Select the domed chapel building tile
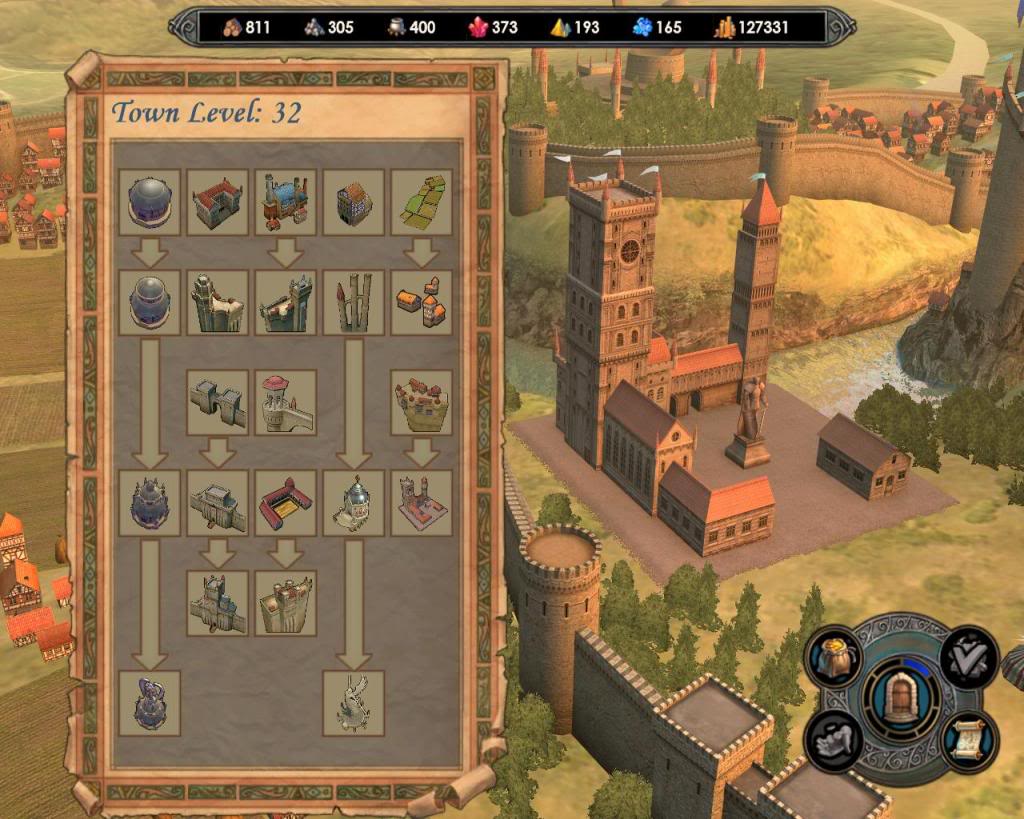The image size is (1024, 819). 353,502
